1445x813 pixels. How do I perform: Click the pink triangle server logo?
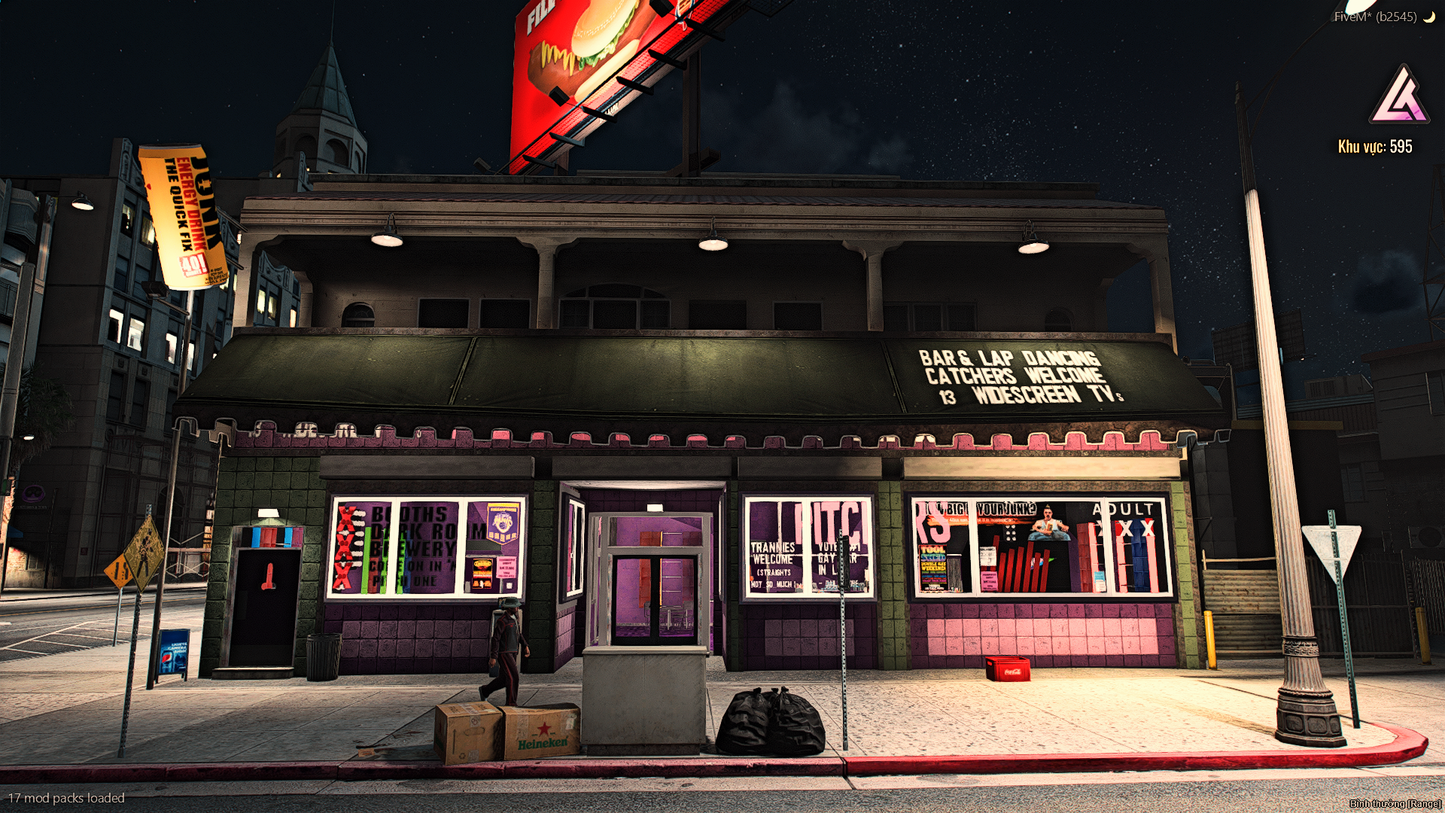1399,96
